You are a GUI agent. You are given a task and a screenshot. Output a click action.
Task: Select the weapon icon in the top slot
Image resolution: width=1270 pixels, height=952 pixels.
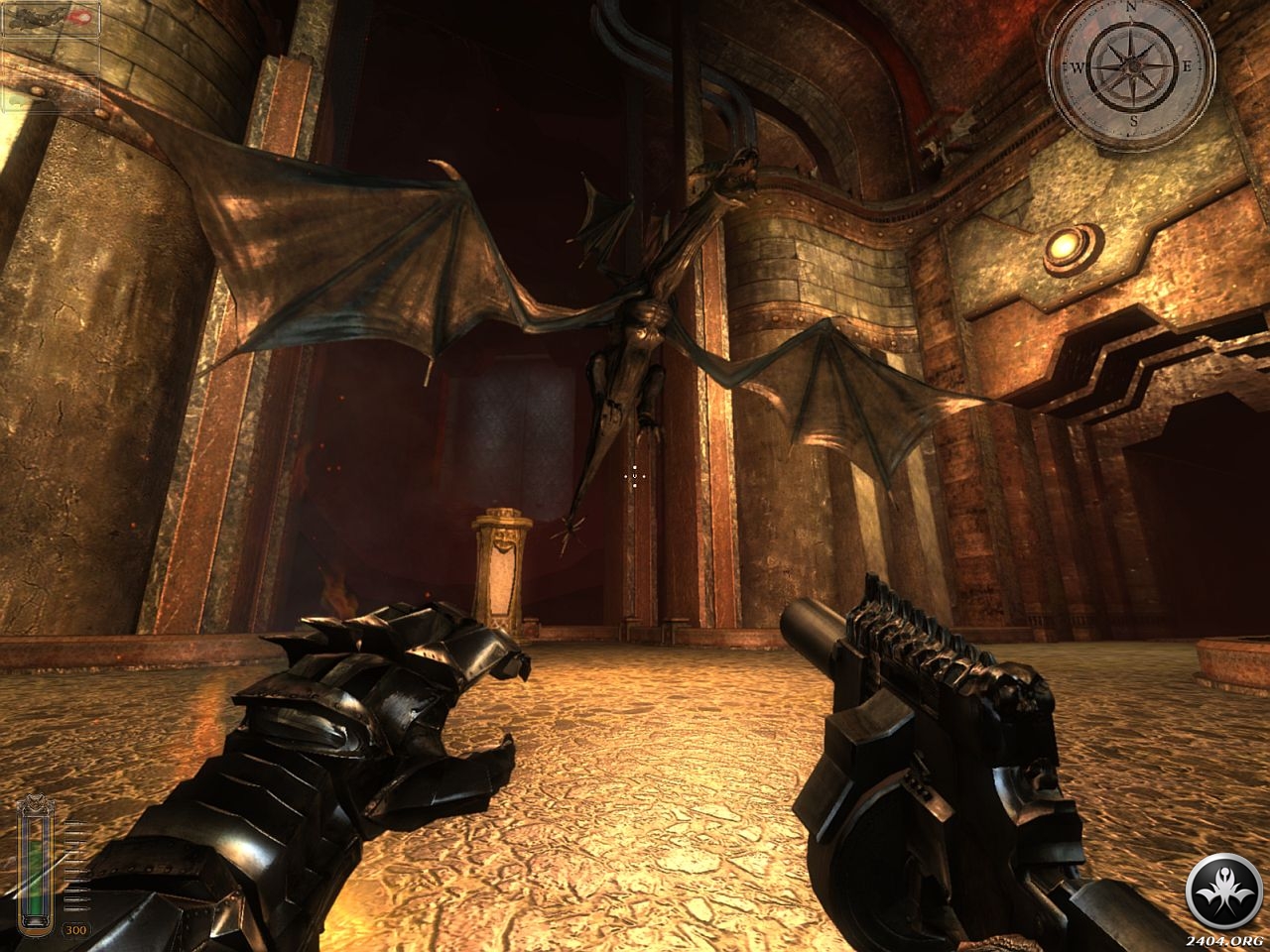pos(36,19)
